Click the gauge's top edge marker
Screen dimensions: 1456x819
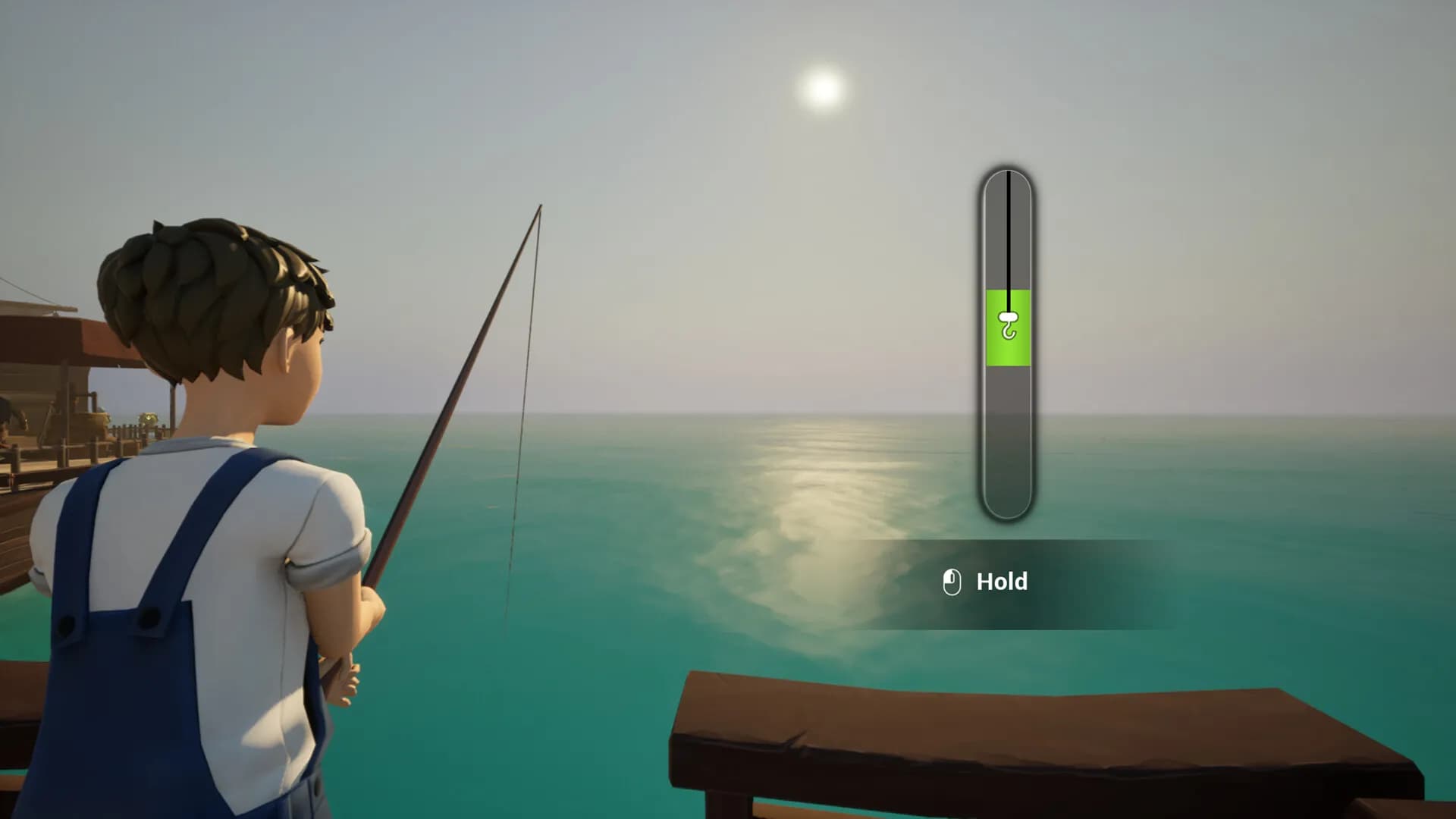(x=1009, y=176)
